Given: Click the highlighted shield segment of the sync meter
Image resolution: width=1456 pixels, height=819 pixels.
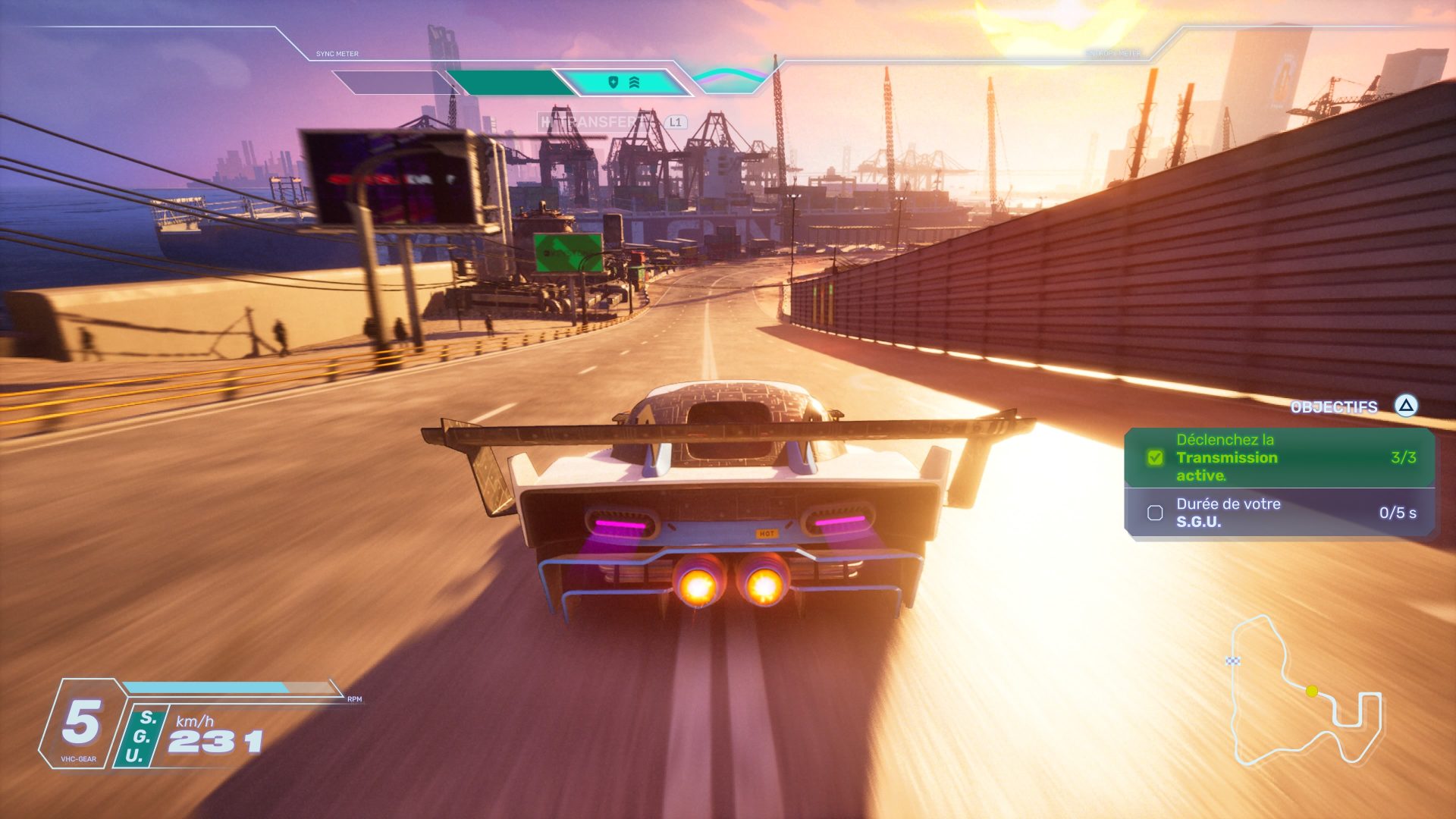Looking at the screenshot, I should click(623, 83).
